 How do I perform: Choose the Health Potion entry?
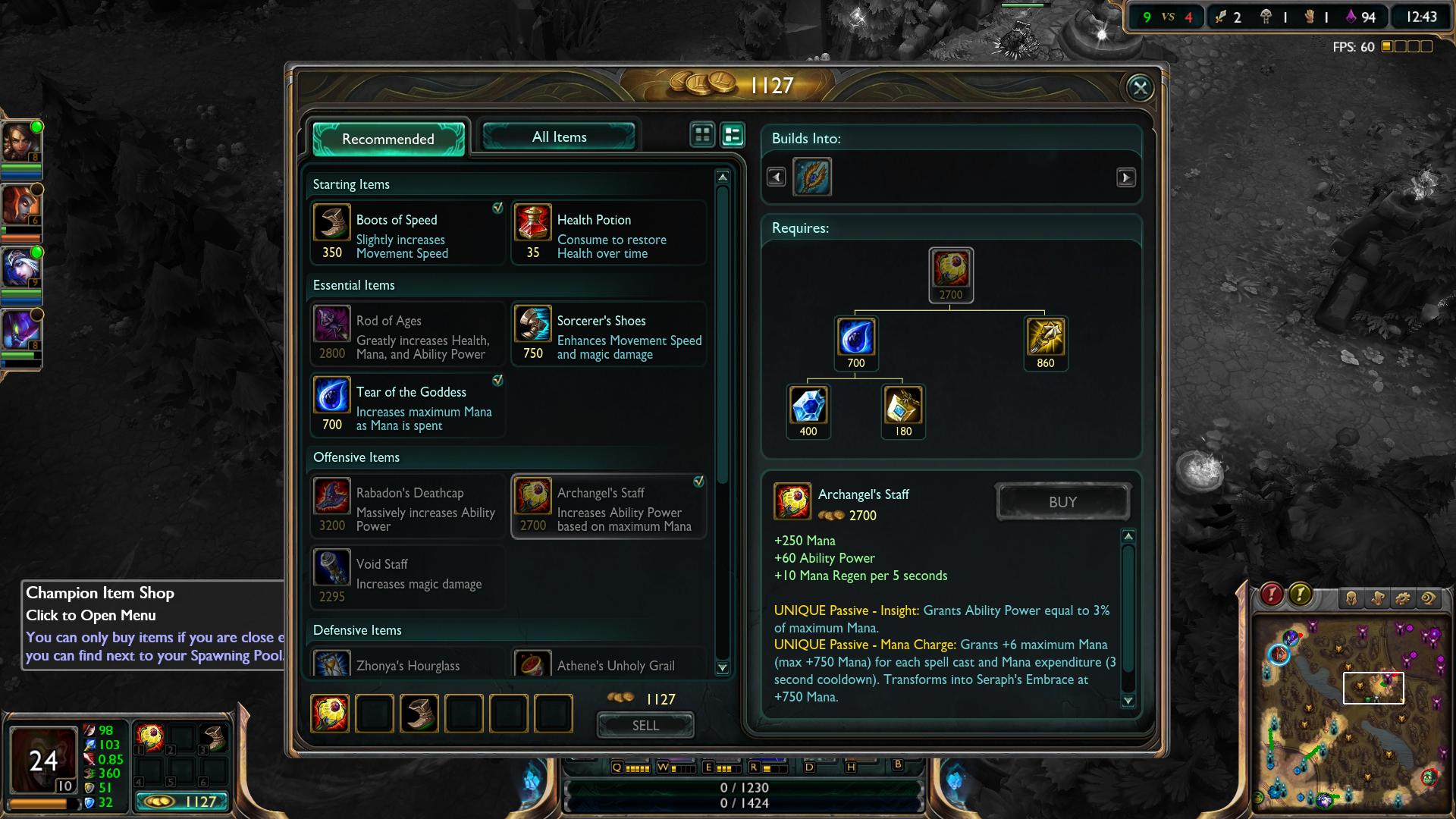pyautogui.click(x=609, y=233)
